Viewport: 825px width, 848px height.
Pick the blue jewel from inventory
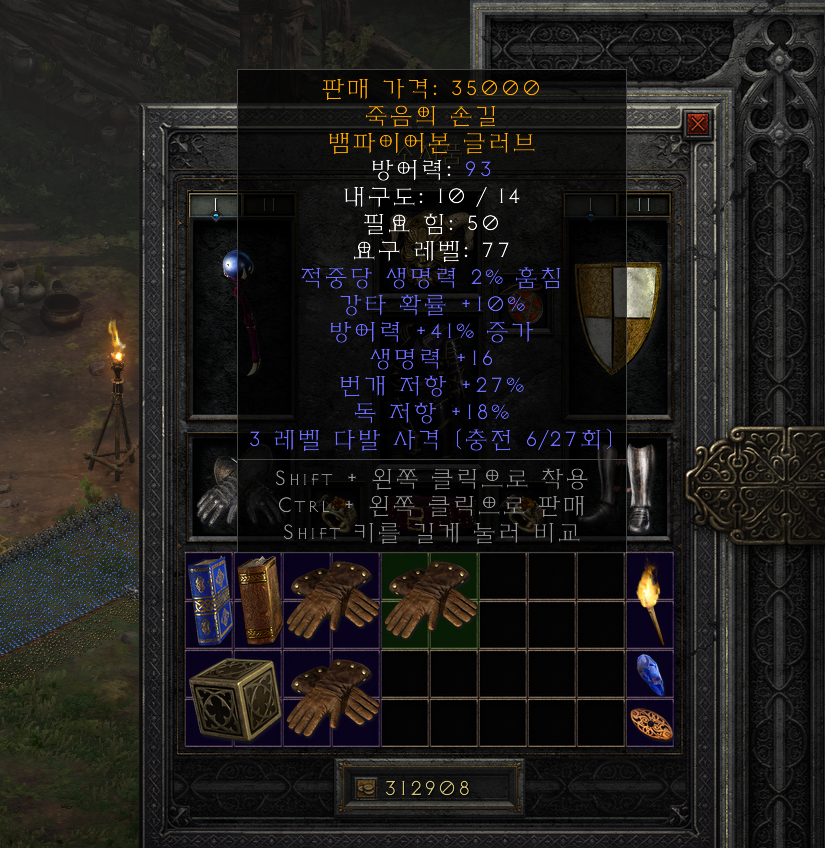pyautogui.click(x=649, y=673)
